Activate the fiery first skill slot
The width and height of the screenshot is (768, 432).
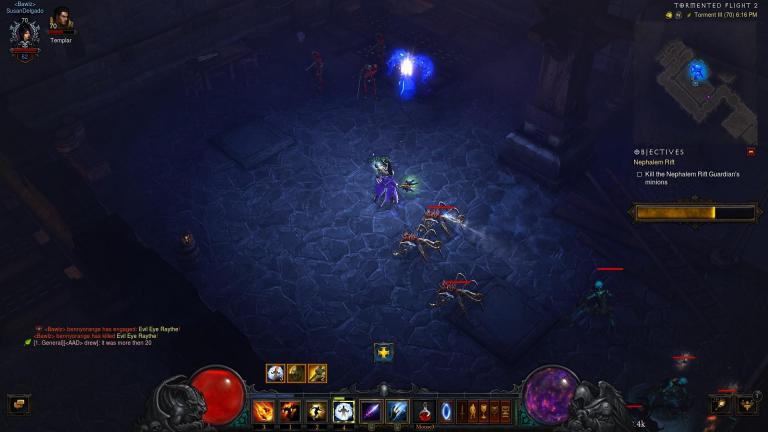(265, 410)
